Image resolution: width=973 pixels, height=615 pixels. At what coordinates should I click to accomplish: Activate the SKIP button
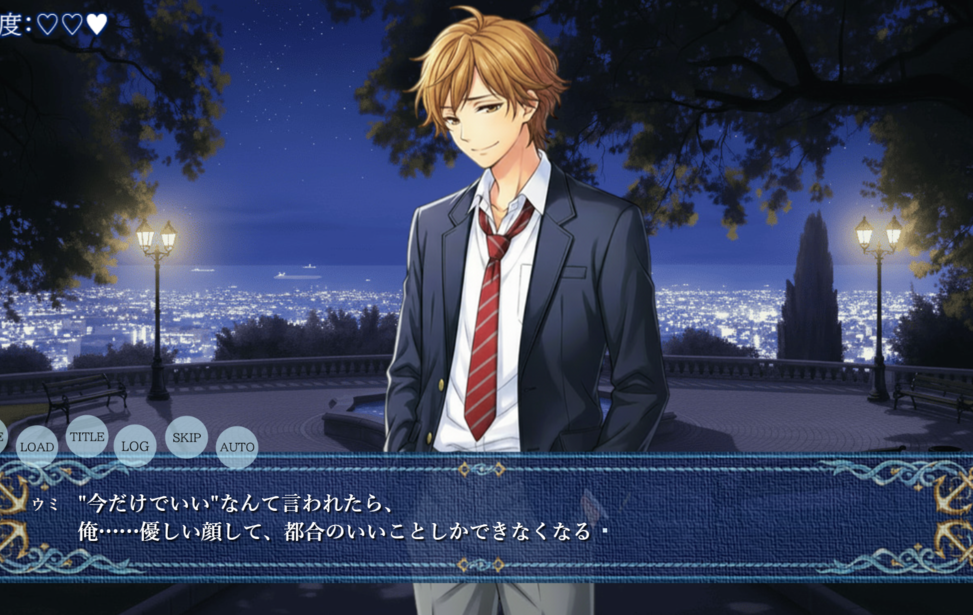[x=186, y=437]
